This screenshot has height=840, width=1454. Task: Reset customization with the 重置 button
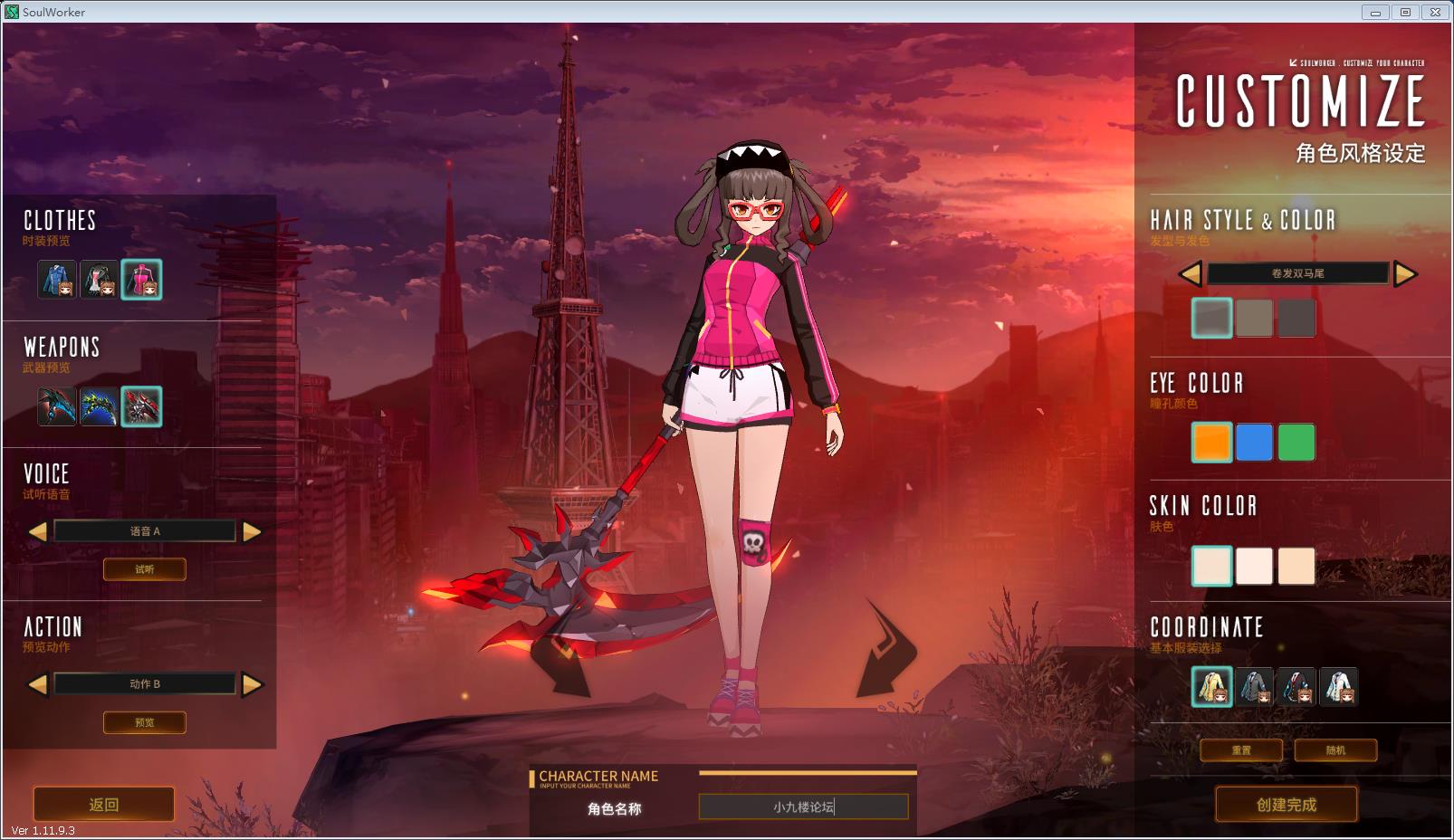pyautogui.click(x=1241, y=750)
